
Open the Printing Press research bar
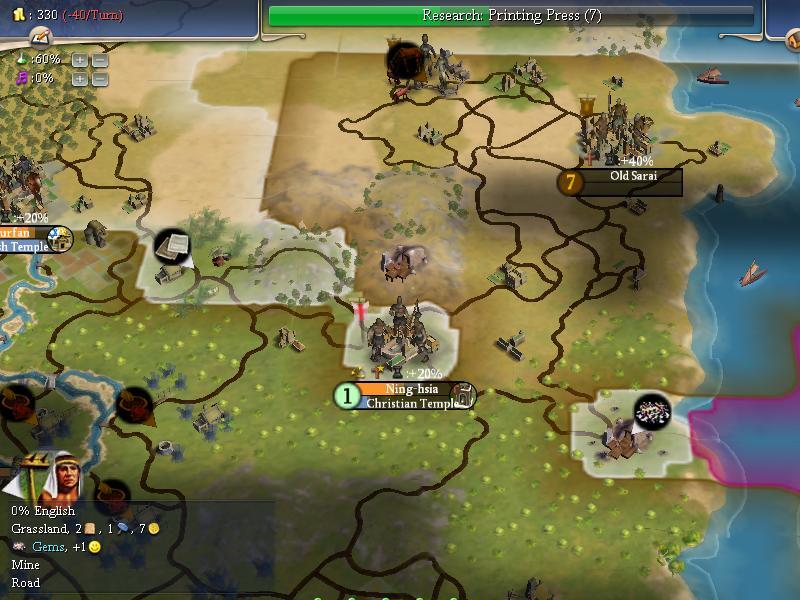pos(511,15)
